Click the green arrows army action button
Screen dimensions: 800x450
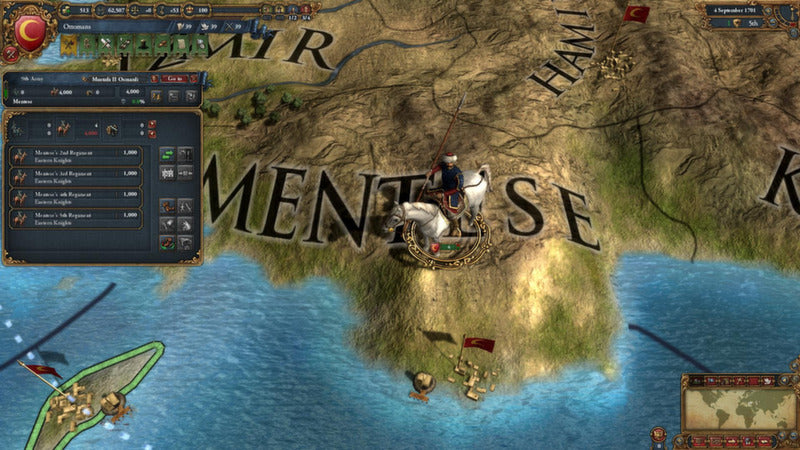click(166, 154)
